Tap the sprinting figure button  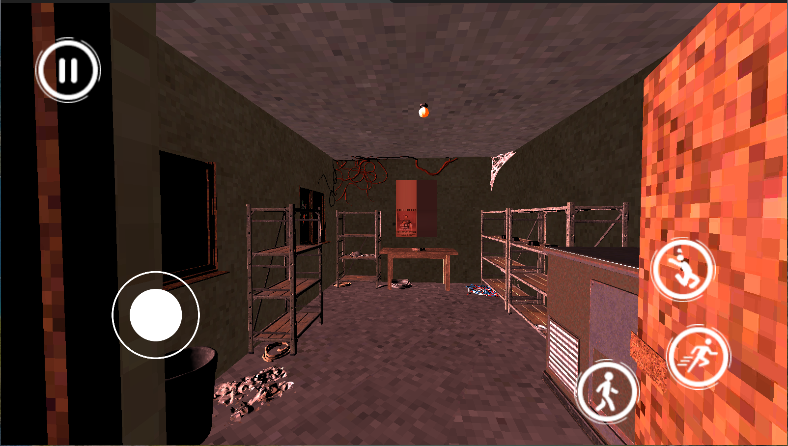[696, 357]
